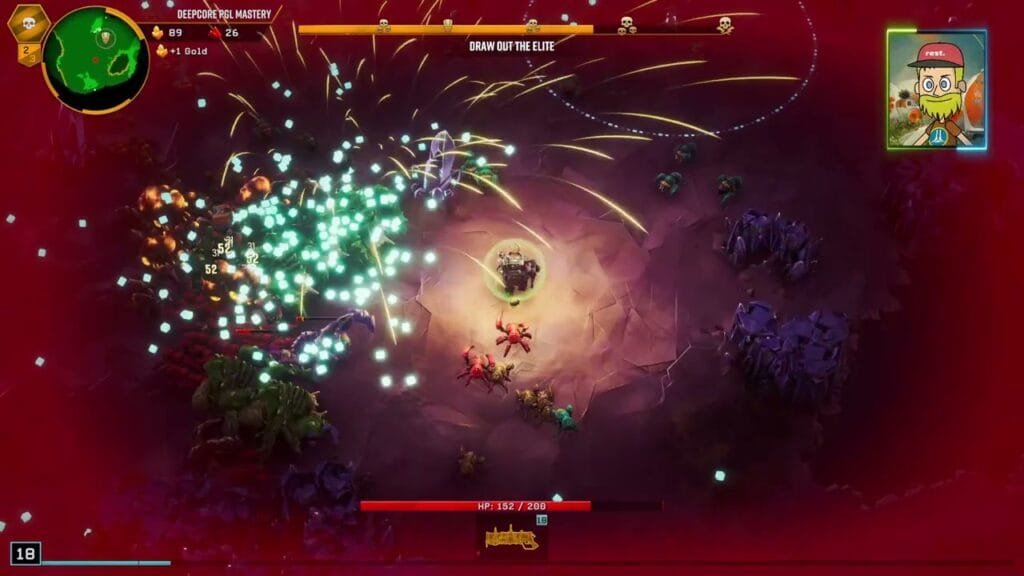Screen dimensions: 1024x576
Task: Click the hexagonal skull hazard badge
Action: point(28,24)
